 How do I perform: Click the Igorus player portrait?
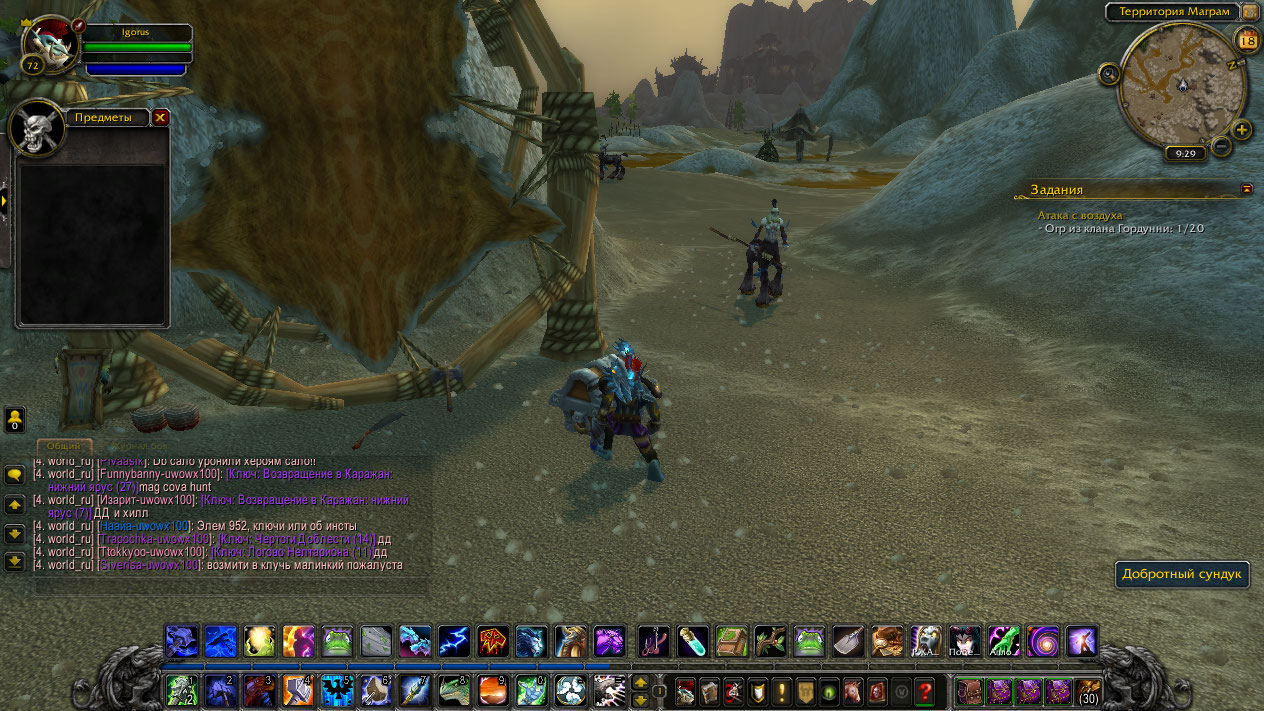49,47
